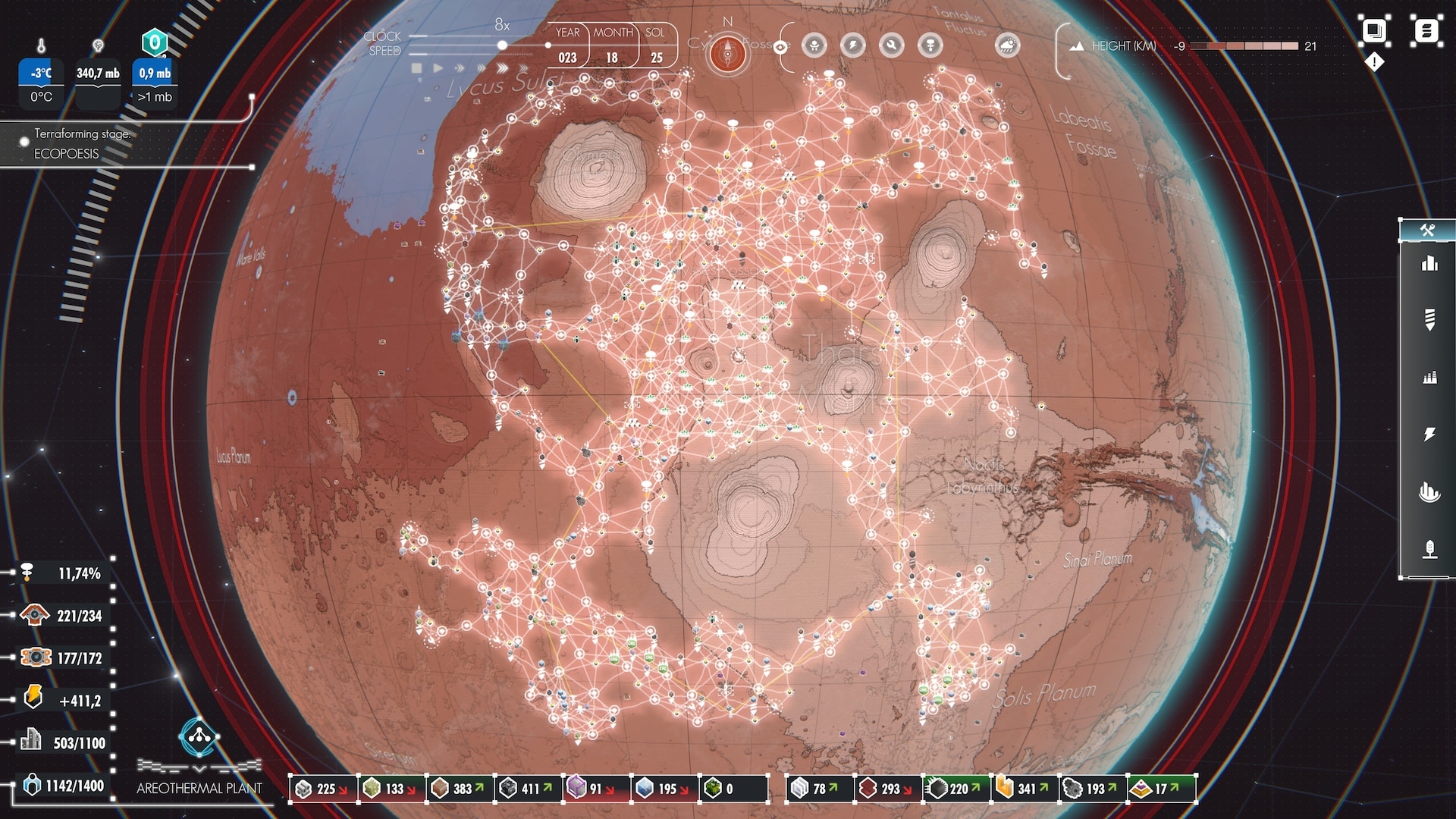Show the lightning bolt energy overlay
The width and height of the screenshot is (1456, 819).
click(x=853, y=45)
